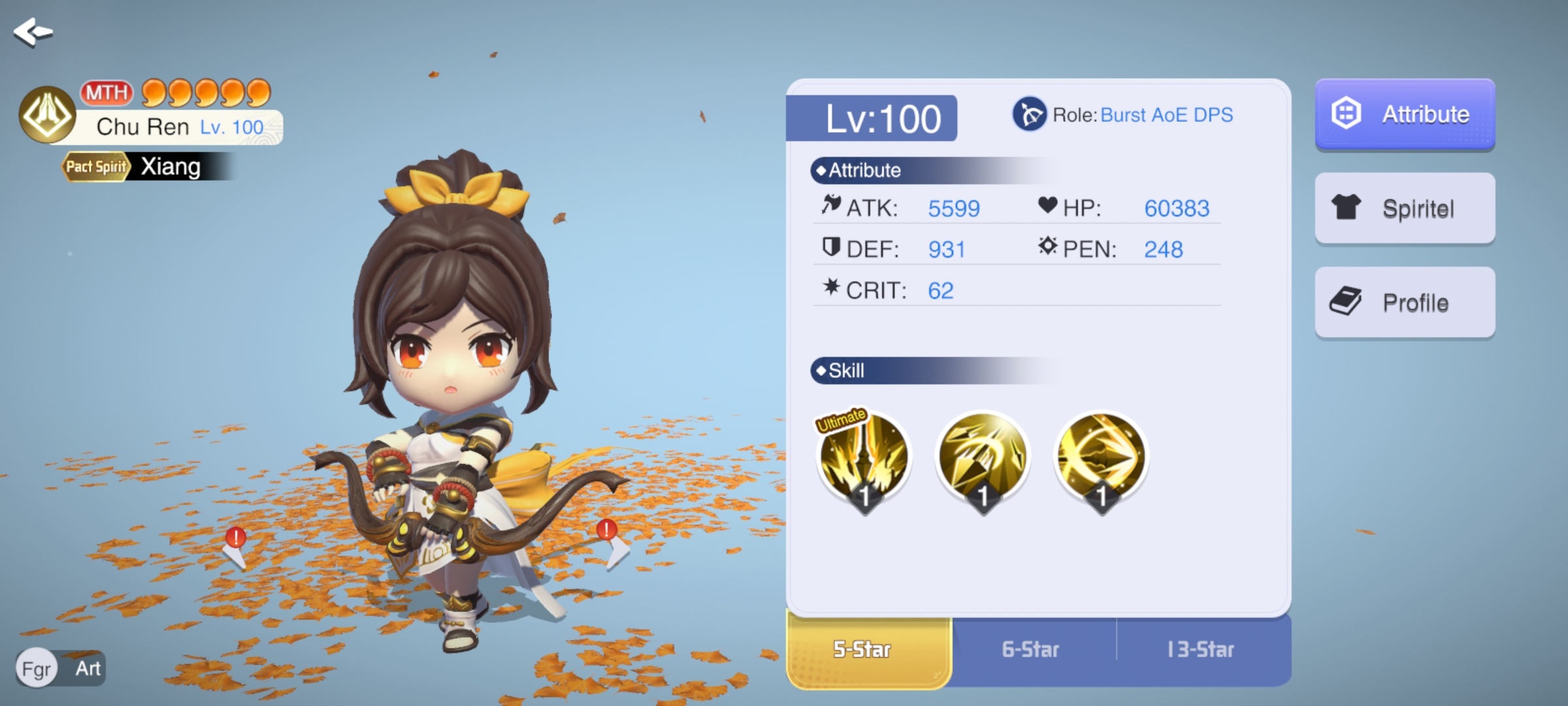1568x706 pixels.
Task: Open Chu Ren's Profile
Action: (x=1405, y=303)
